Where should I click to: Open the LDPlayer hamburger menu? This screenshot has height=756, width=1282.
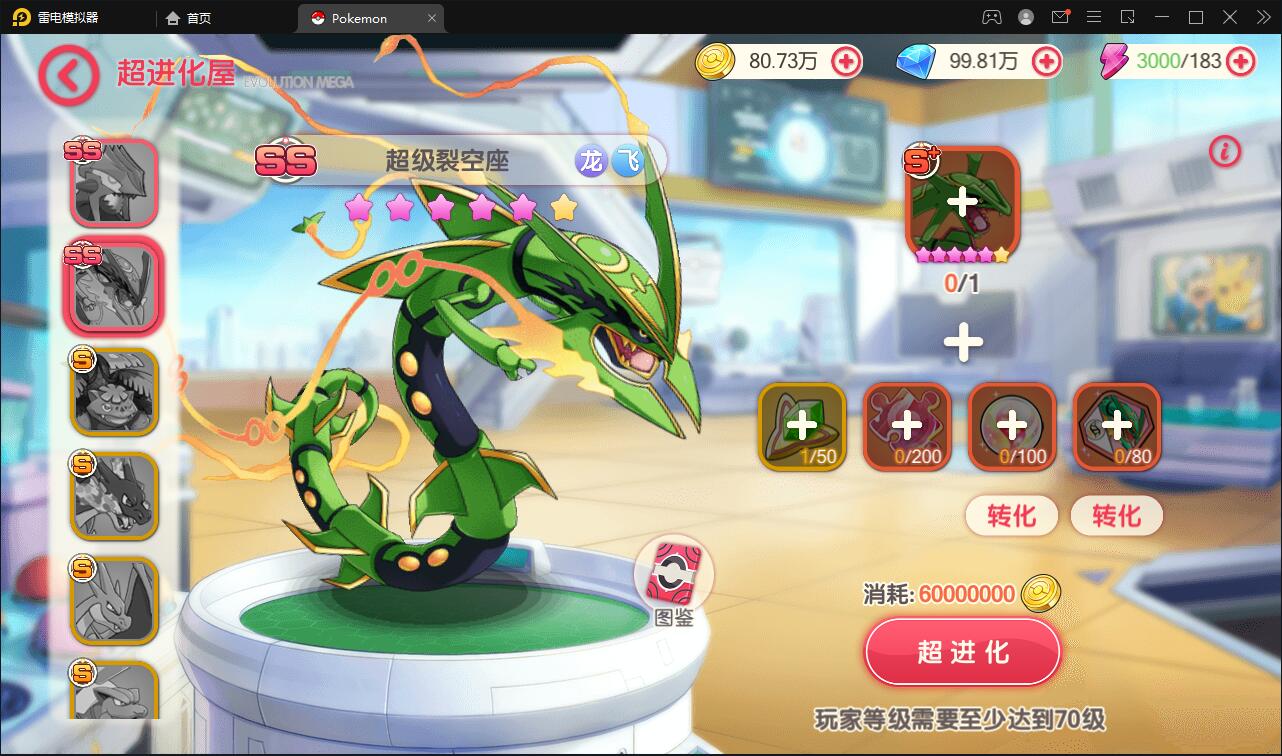[x=1094, y=17]
